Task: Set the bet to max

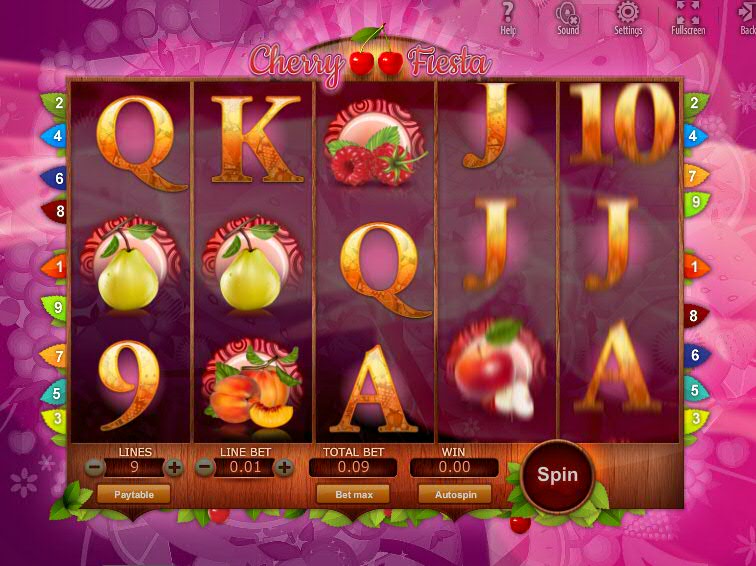Action: coord(353,494)
